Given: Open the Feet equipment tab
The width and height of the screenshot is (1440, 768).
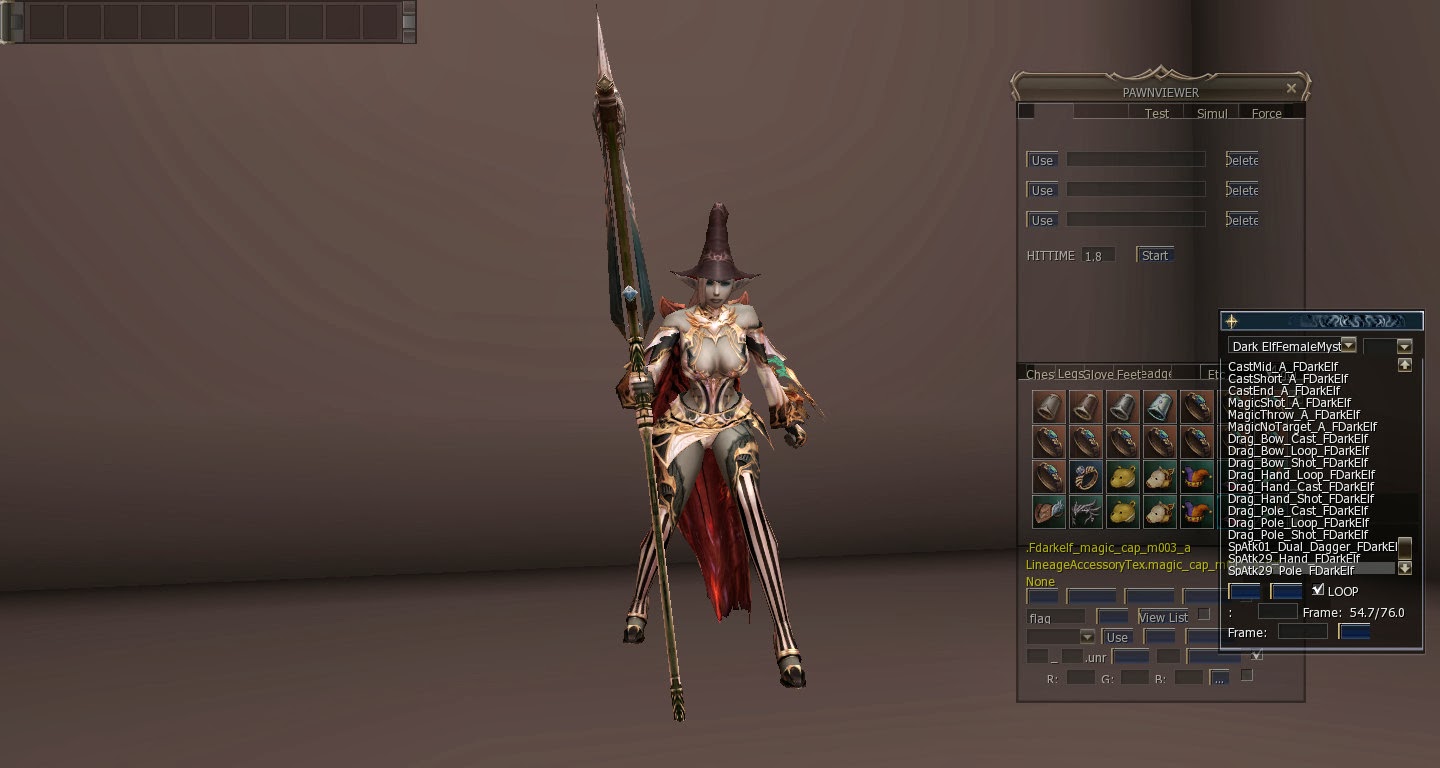Looking at the screenshot, I should pyautogui.click(x=1129, y=373).
